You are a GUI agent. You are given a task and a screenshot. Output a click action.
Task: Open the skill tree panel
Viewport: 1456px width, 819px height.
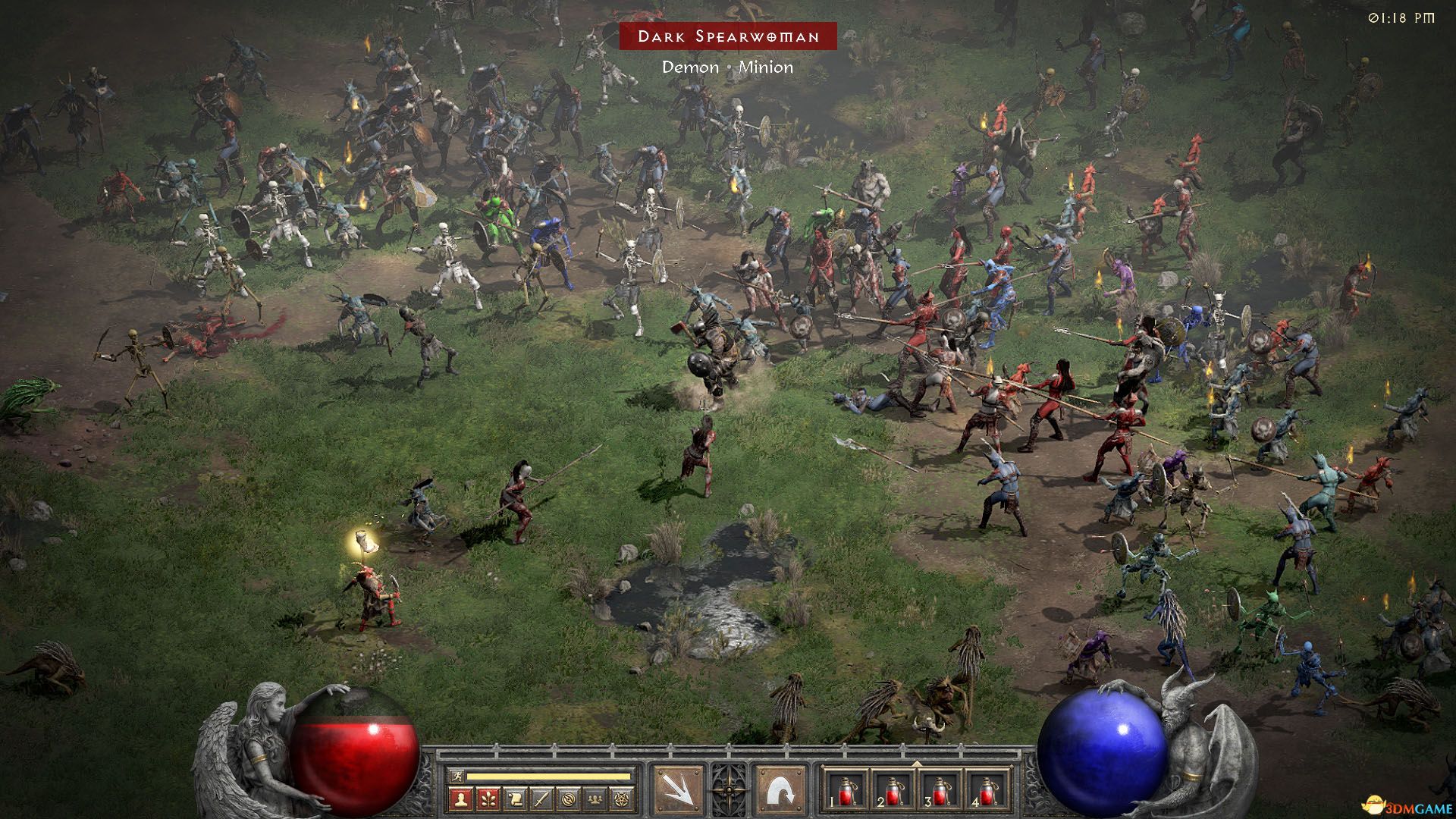pyautogui.click(x=488, y=798)
